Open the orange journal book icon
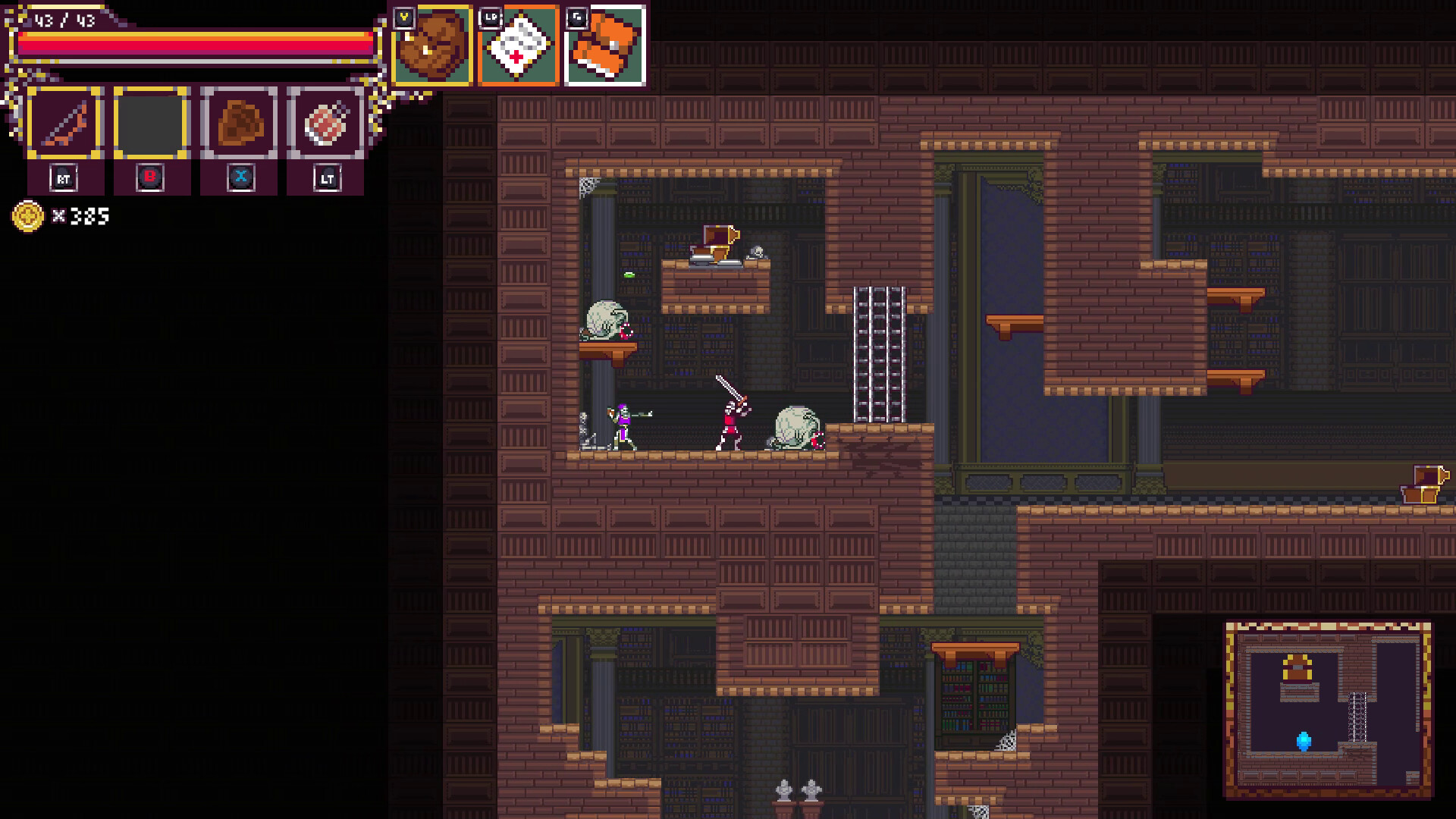 pos(605,47)
